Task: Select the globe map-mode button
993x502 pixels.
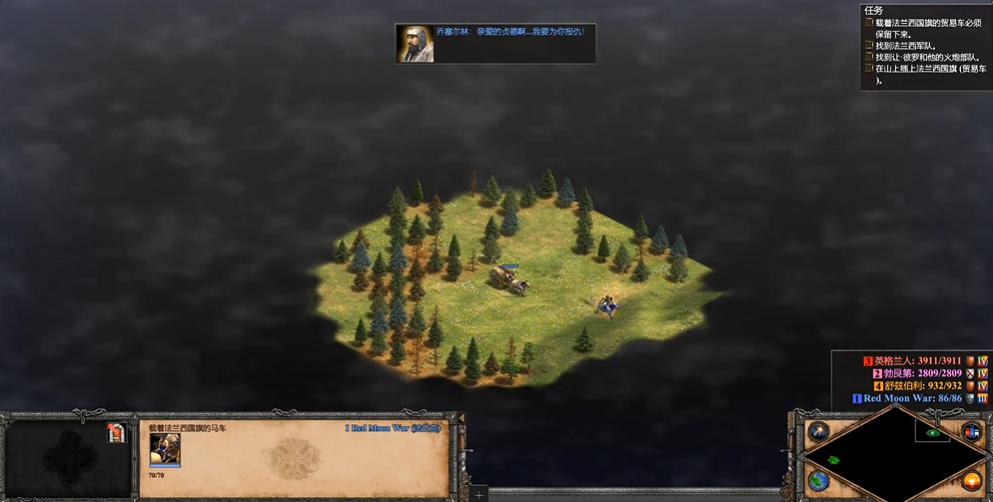Action: pos(819,481)
